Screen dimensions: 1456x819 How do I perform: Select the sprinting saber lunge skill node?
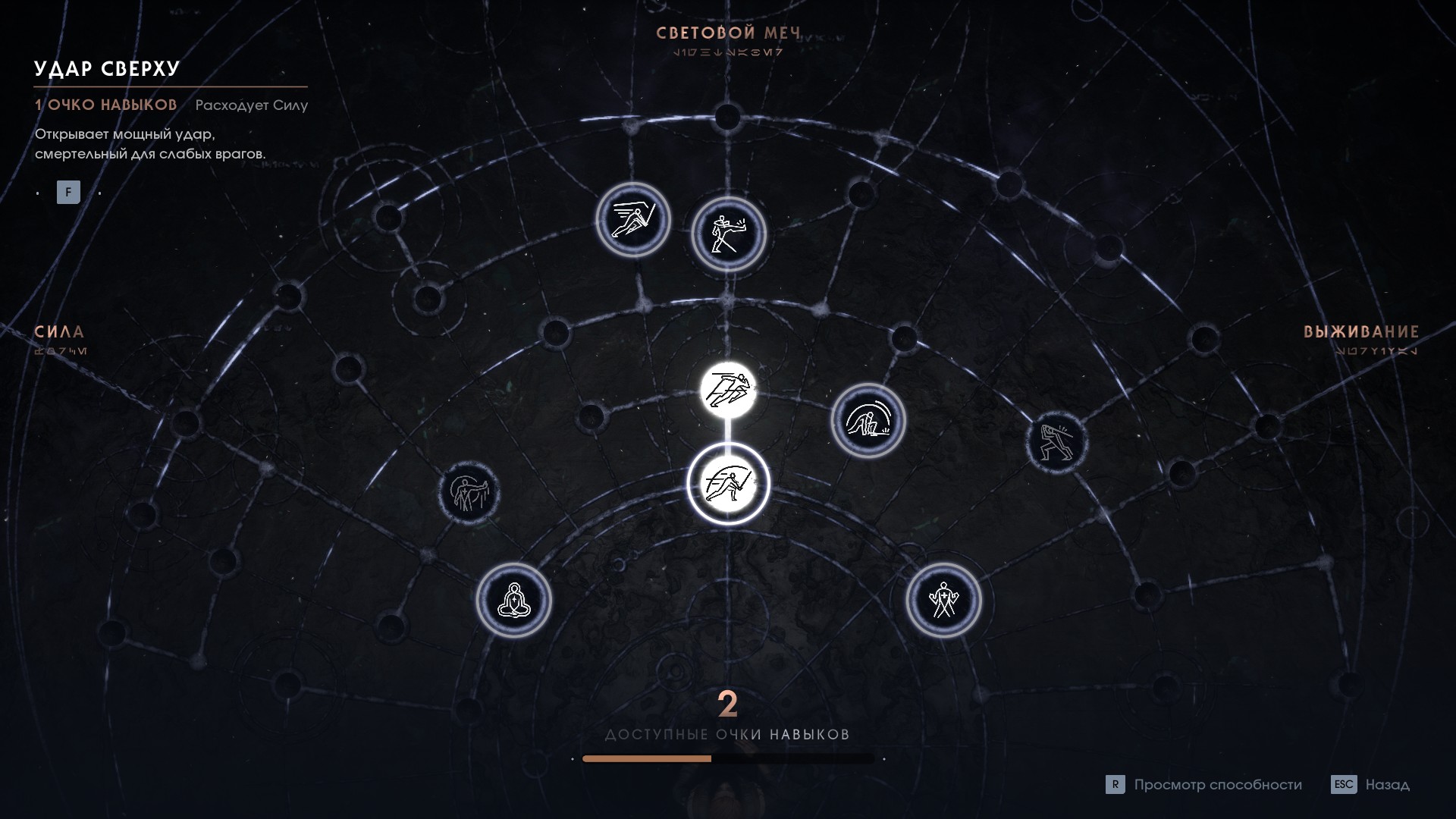pyautogui.click(x=633, y=220)
